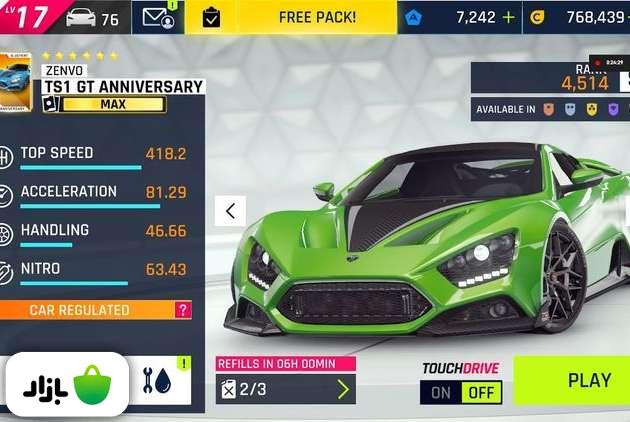Open the fuel refills 2/3 panel
The width and height of the screenshot is (630, 422).
point(286,389)
